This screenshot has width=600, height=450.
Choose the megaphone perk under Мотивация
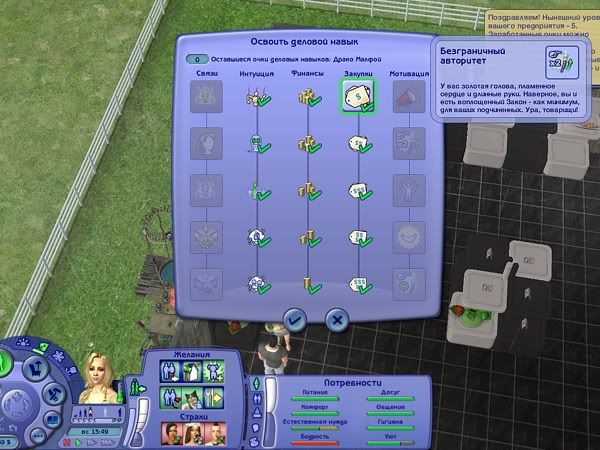(406, 97)
